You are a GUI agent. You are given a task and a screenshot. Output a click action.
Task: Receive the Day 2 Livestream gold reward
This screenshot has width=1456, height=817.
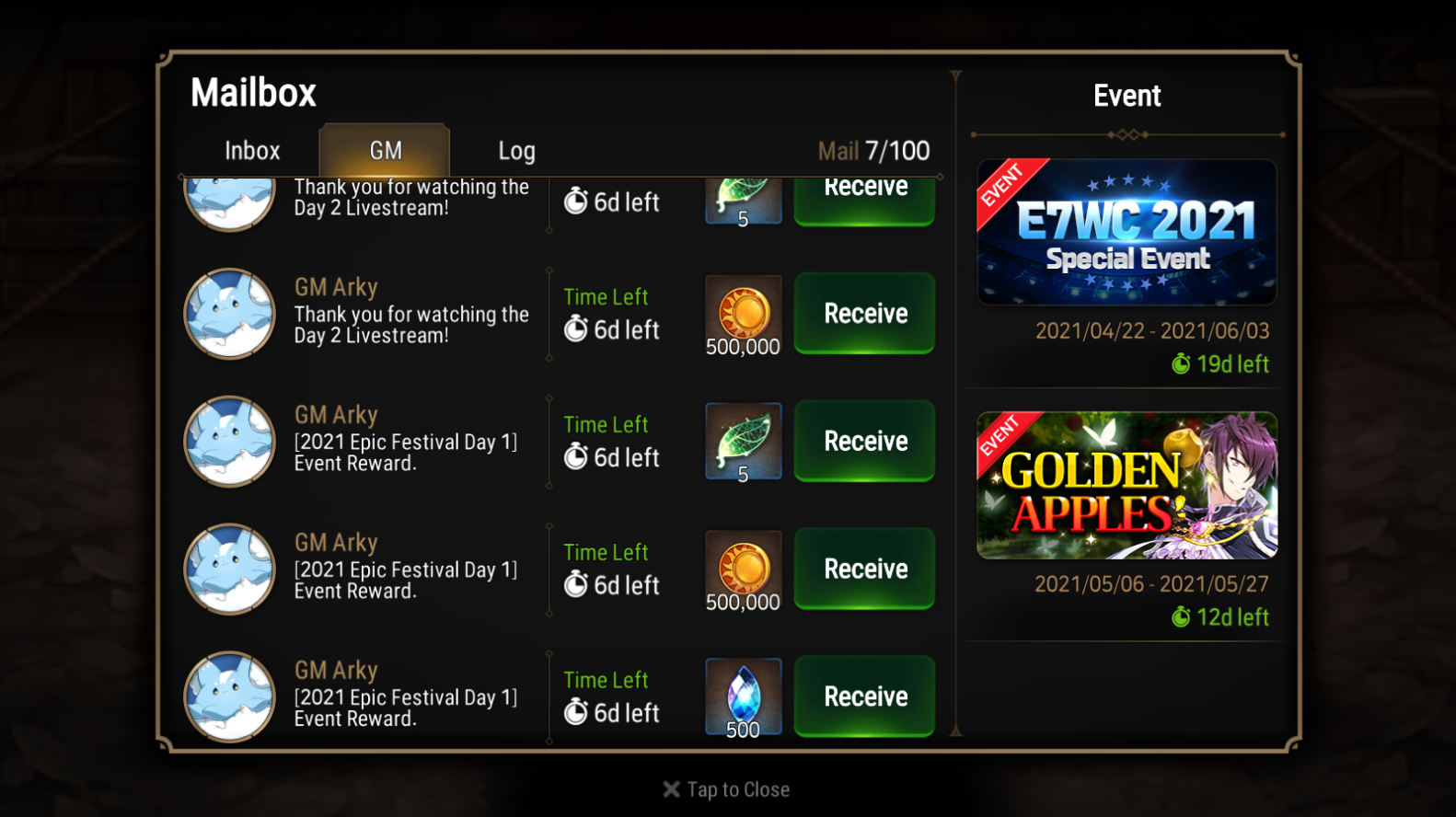863,314
